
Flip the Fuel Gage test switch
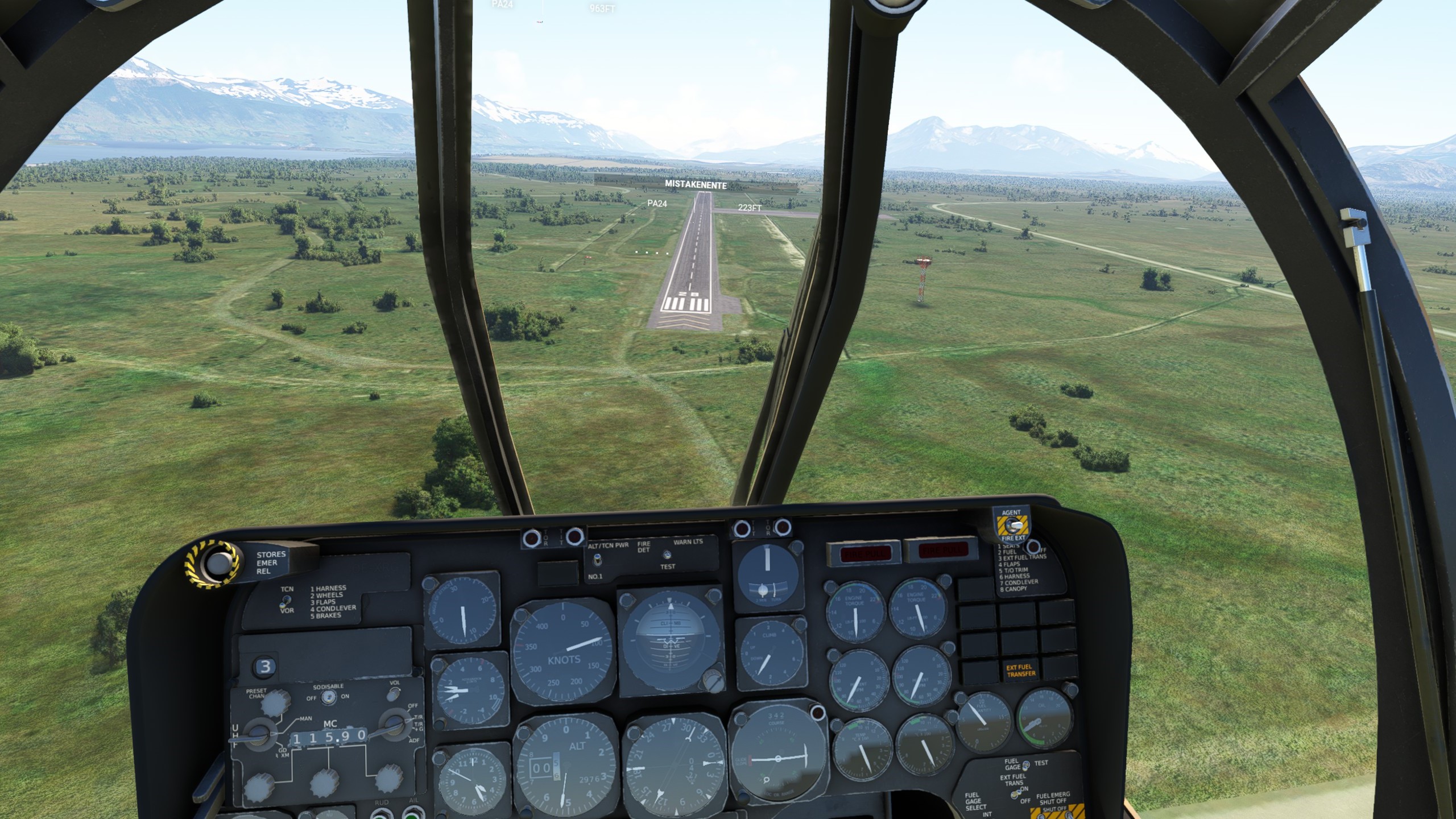click(1025, 766)
